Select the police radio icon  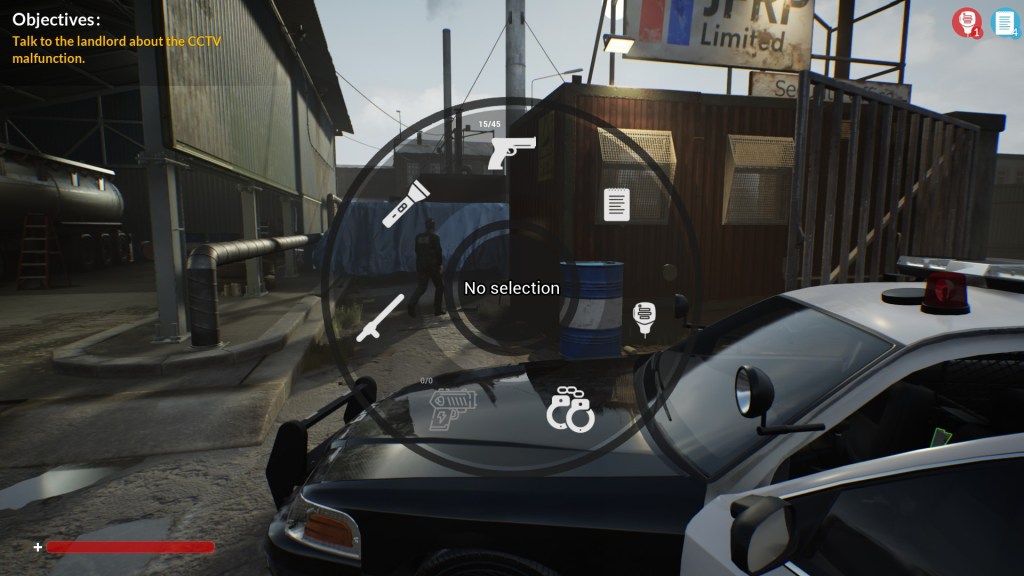[x=645, y=318]
